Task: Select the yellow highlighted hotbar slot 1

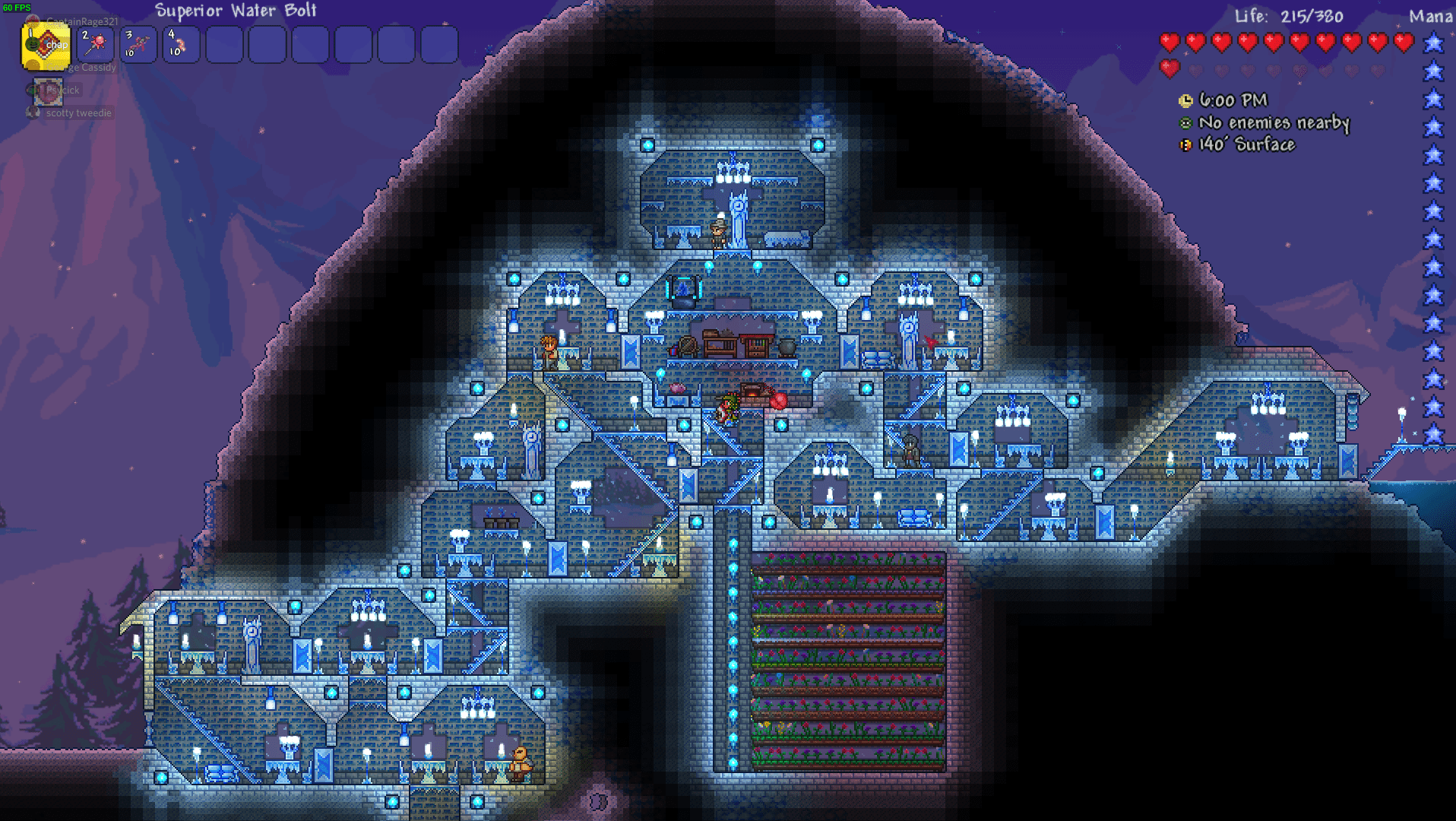Action: pos(46,46)
